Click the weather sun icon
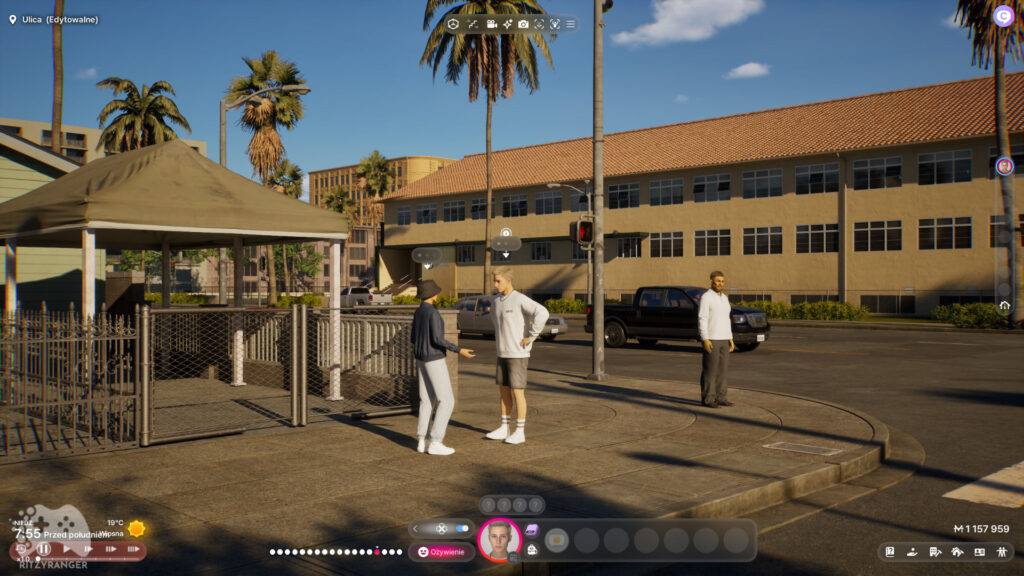 point(136,528)
